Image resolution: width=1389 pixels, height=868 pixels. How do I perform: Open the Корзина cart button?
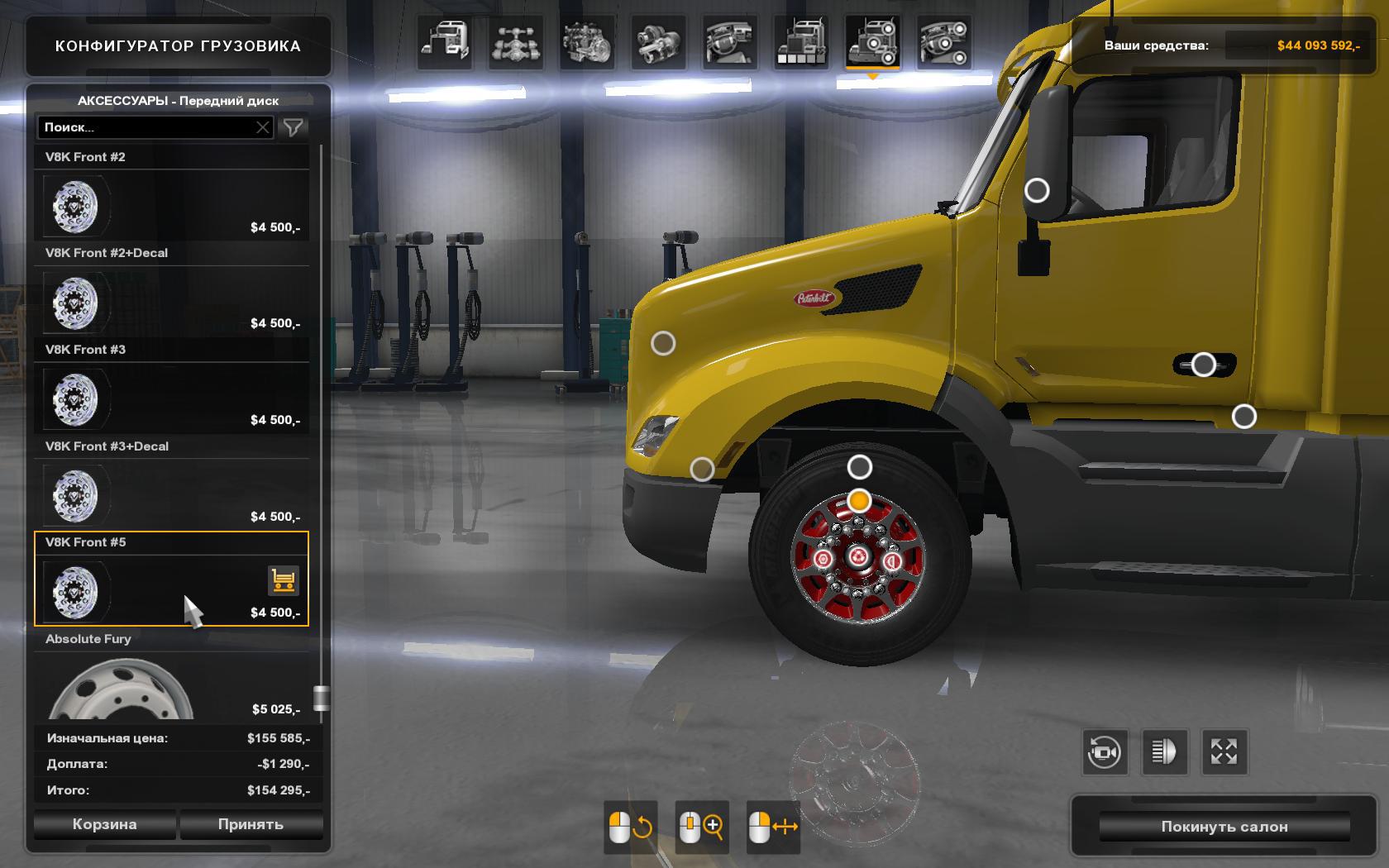point(104,824)
